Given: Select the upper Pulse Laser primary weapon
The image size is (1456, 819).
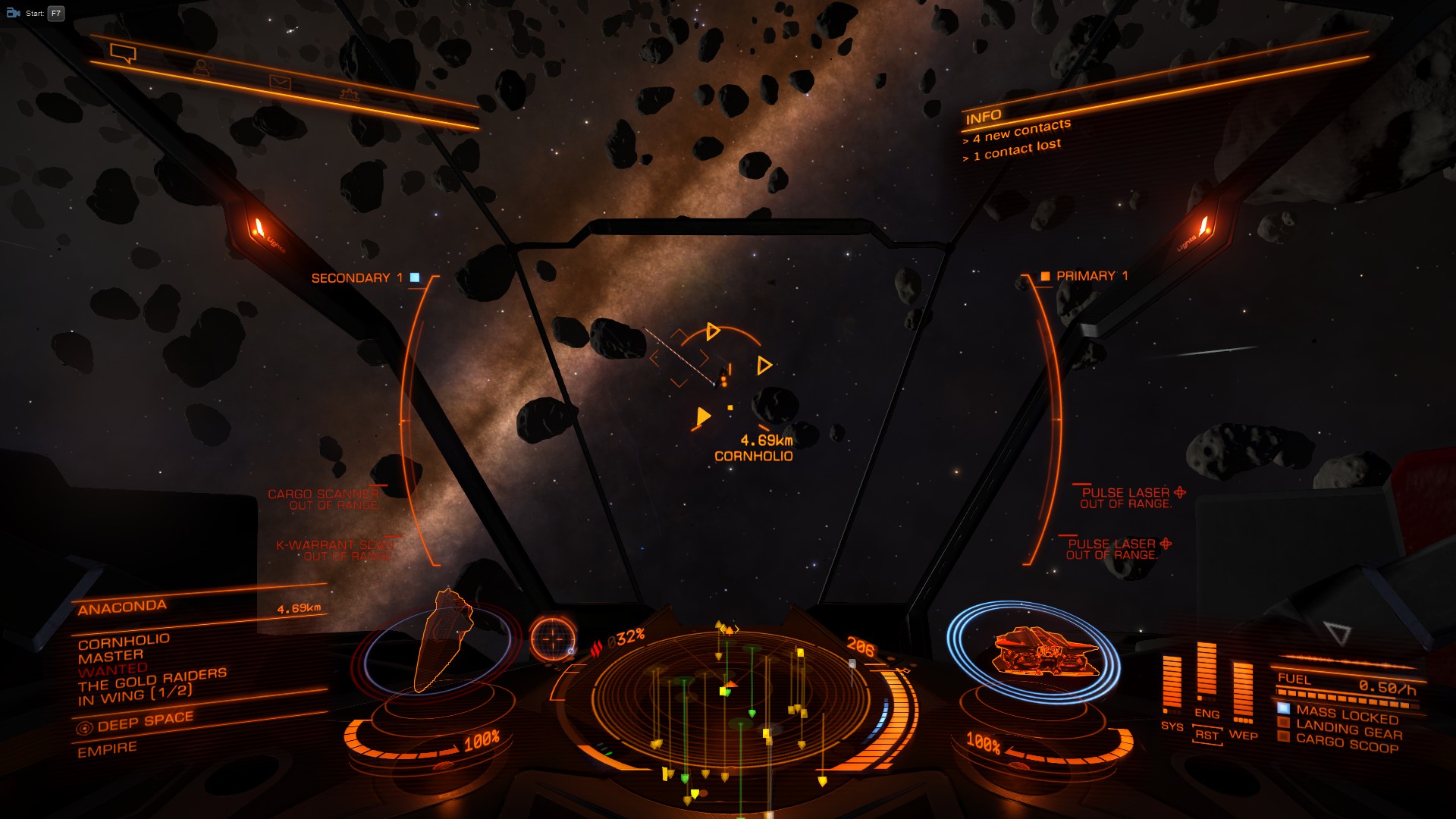Looking at the screenshot, I should (x=1126, y=497).
